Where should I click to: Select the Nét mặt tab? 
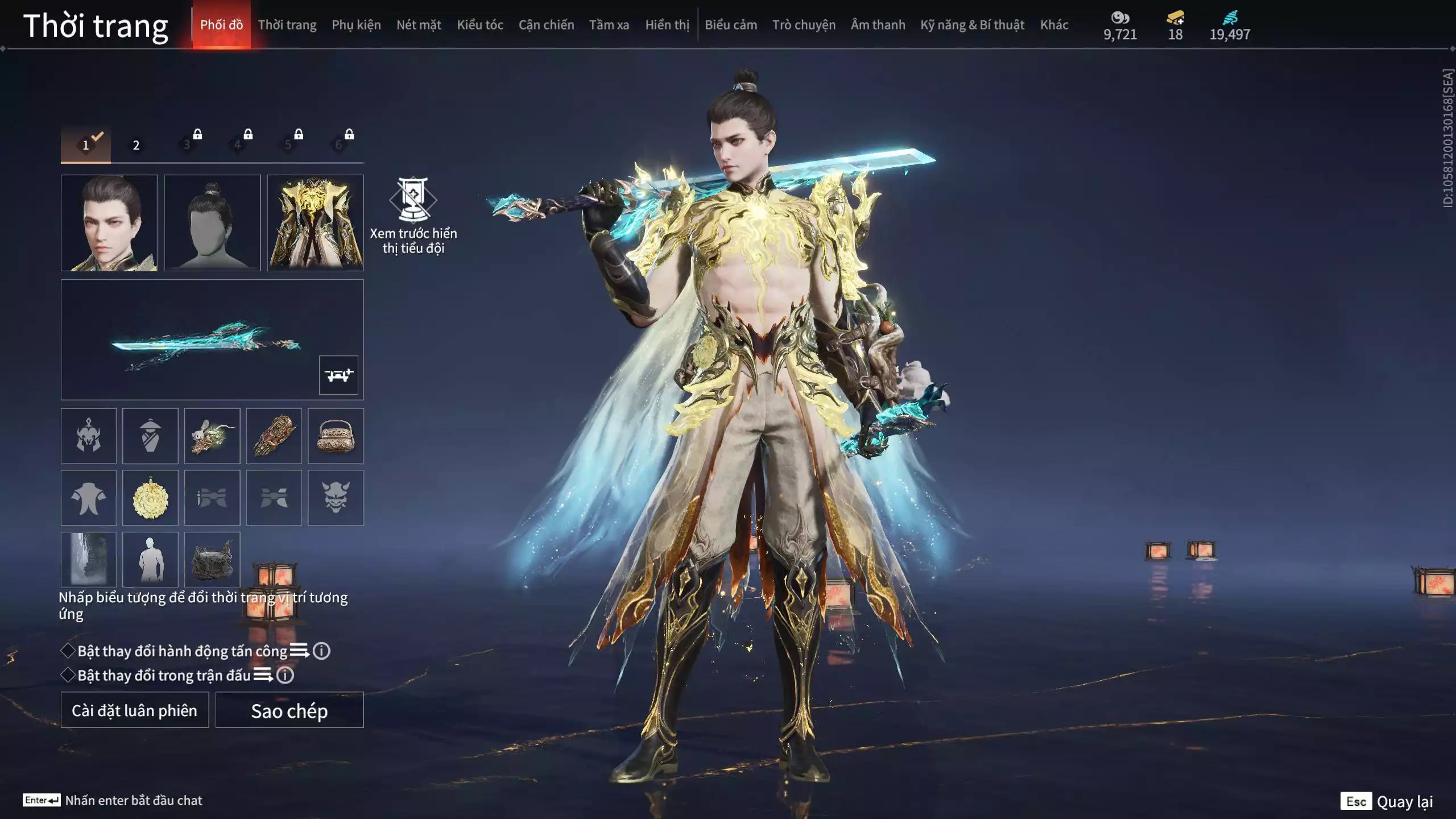pyautogui.click(x=419, y=25)
